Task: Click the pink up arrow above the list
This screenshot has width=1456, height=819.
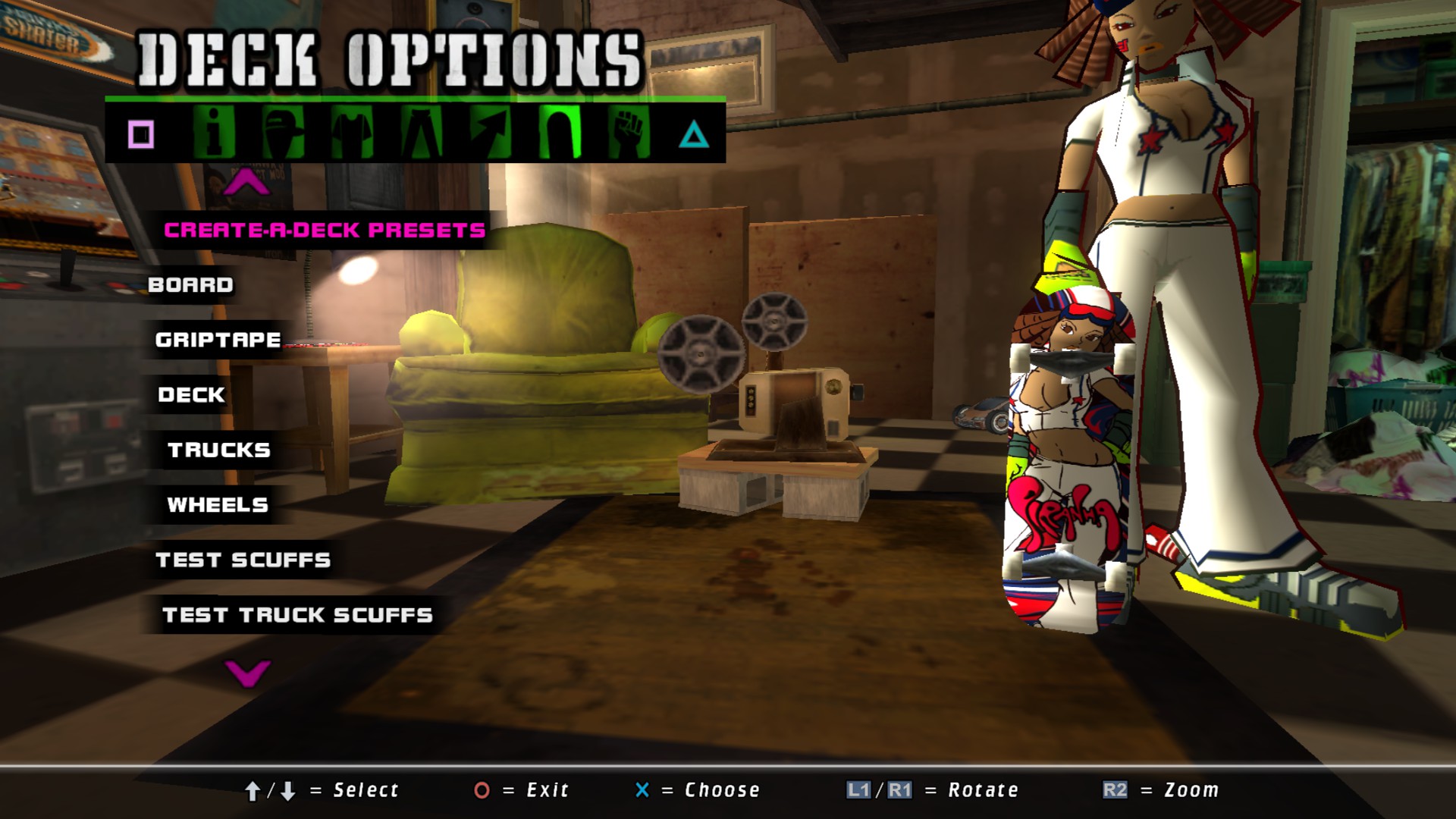Action: [x=246, y=184]
